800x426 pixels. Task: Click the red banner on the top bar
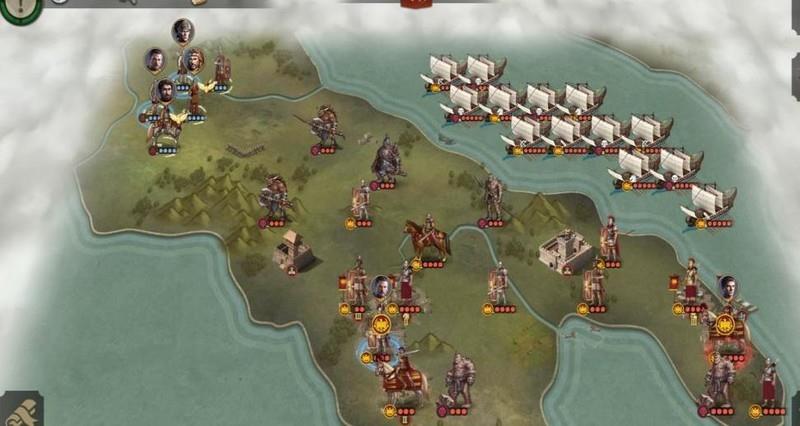tap(415, 4)
